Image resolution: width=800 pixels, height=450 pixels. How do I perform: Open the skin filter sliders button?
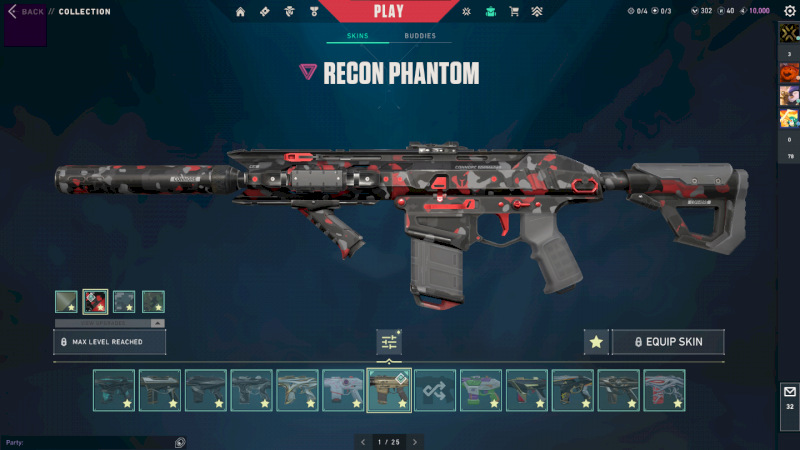389,342
